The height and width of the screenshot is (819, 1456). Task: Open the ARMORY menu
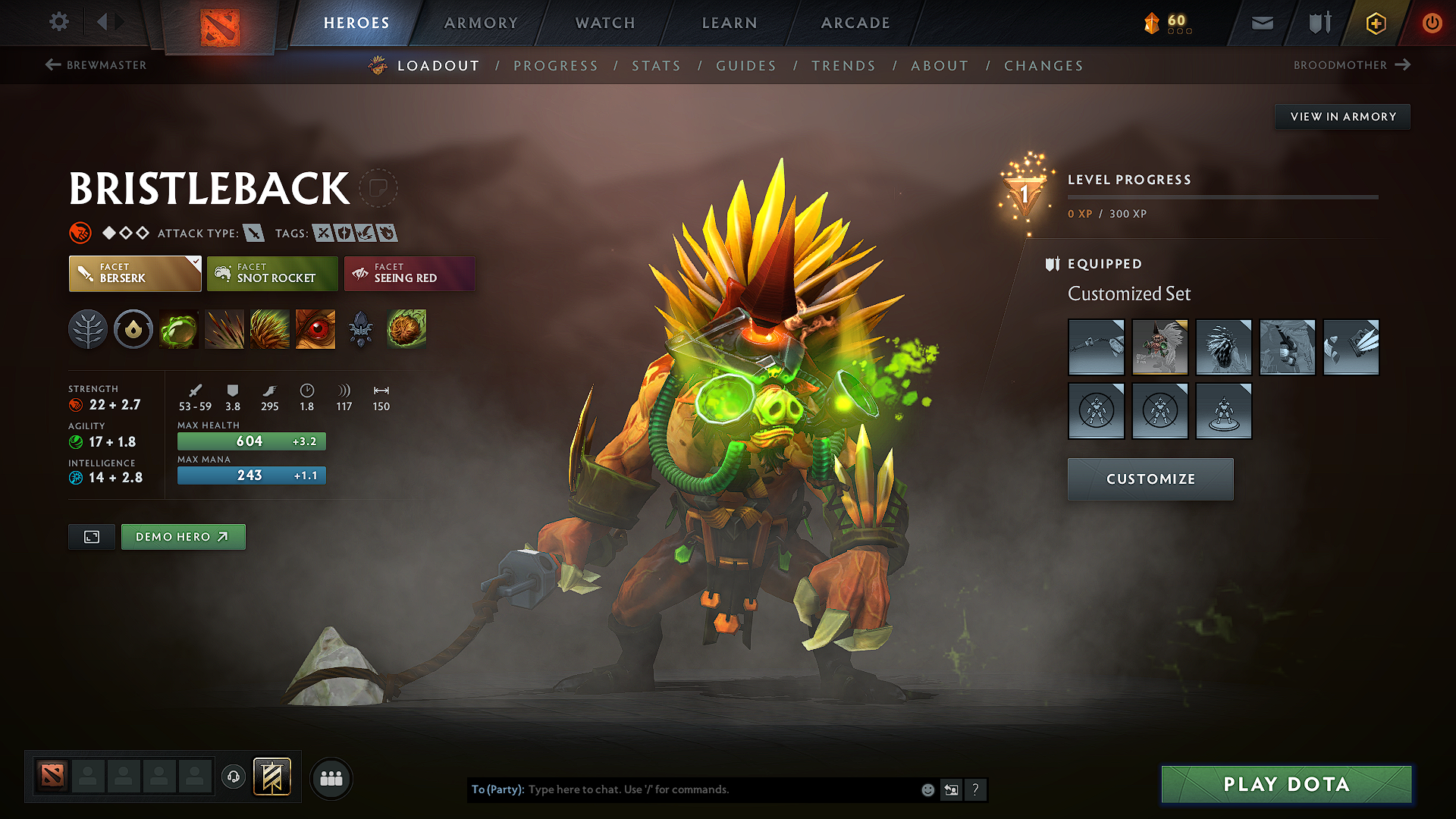coord(481,23)
